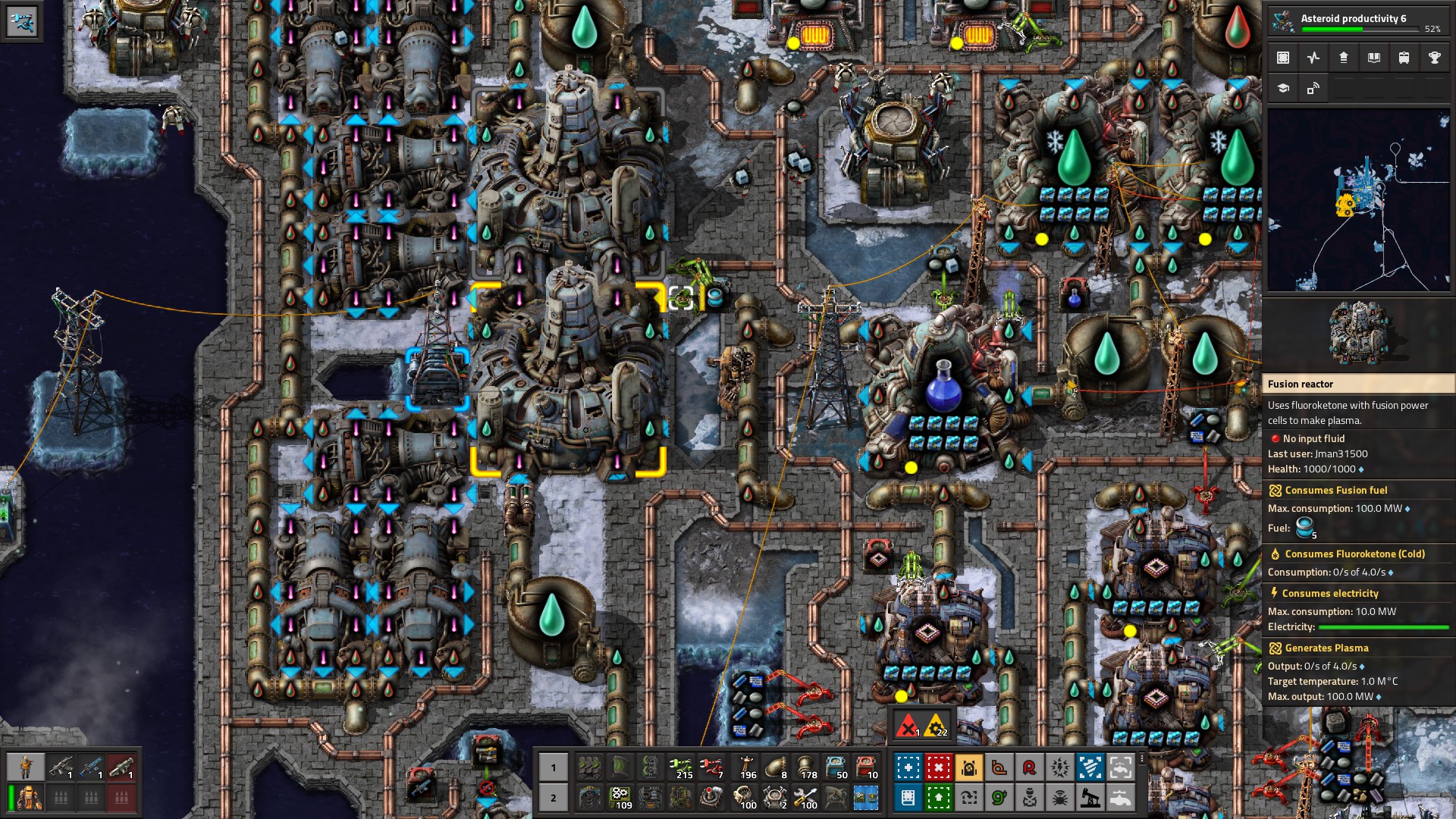The height and width of the screenshot is (819, 1456).
Task: Select the red chest slot with 10
Action: click(x=867, y=767)
